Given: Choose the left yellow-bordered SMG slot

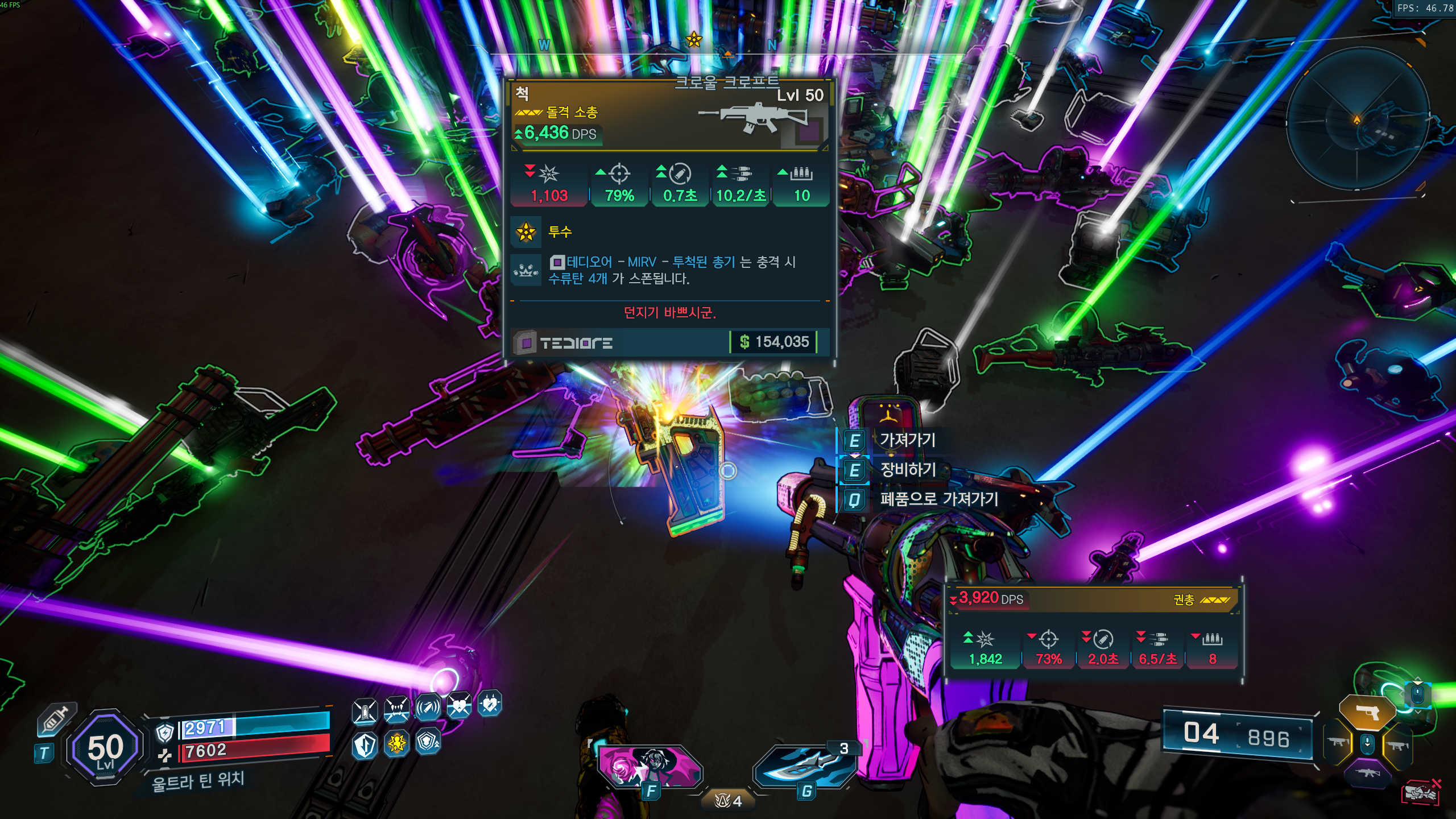Looking at the screenshot, I should pos(1338,742).
